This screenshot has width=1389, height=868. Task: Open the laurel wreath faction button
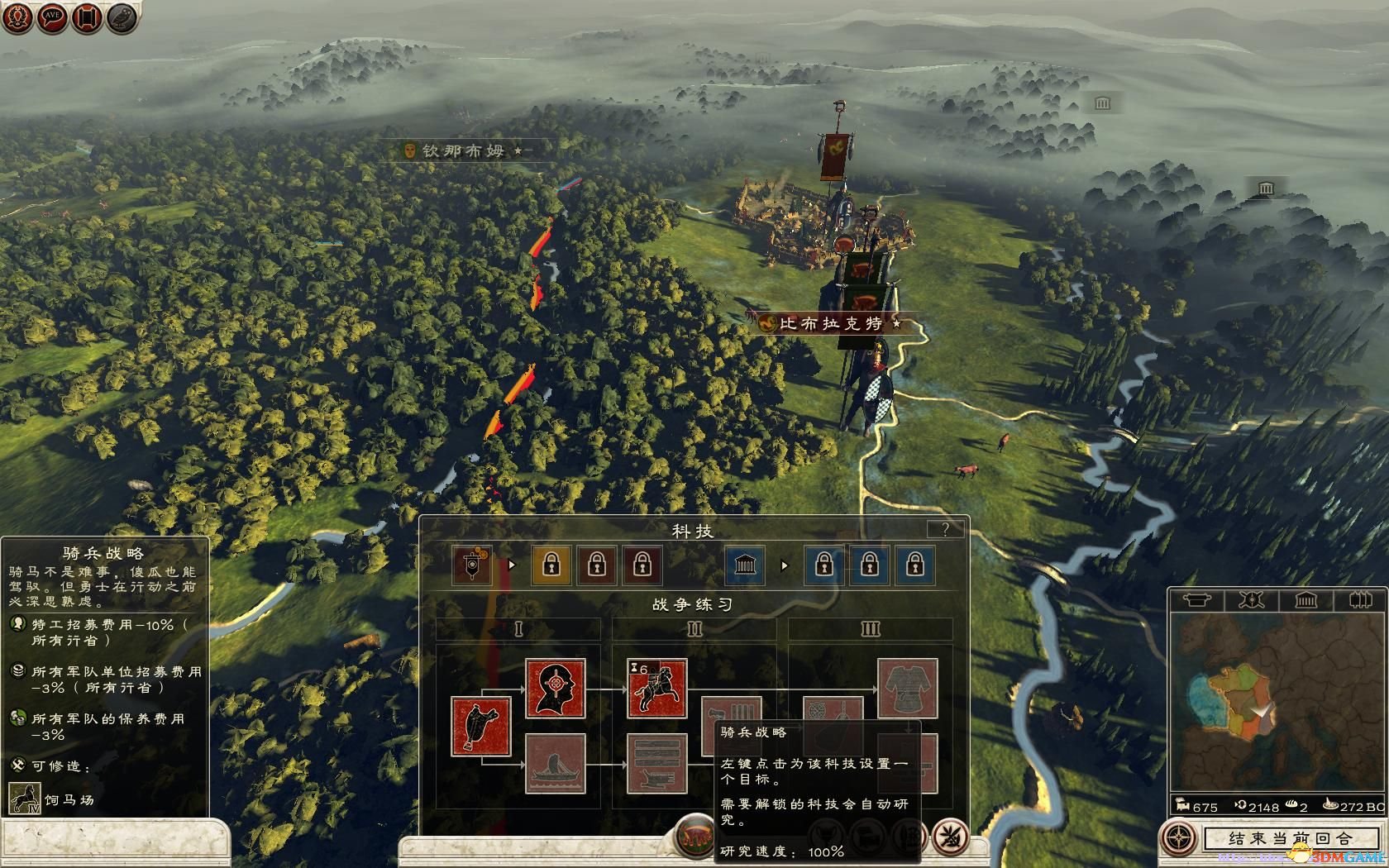click(x=17, y=18)
